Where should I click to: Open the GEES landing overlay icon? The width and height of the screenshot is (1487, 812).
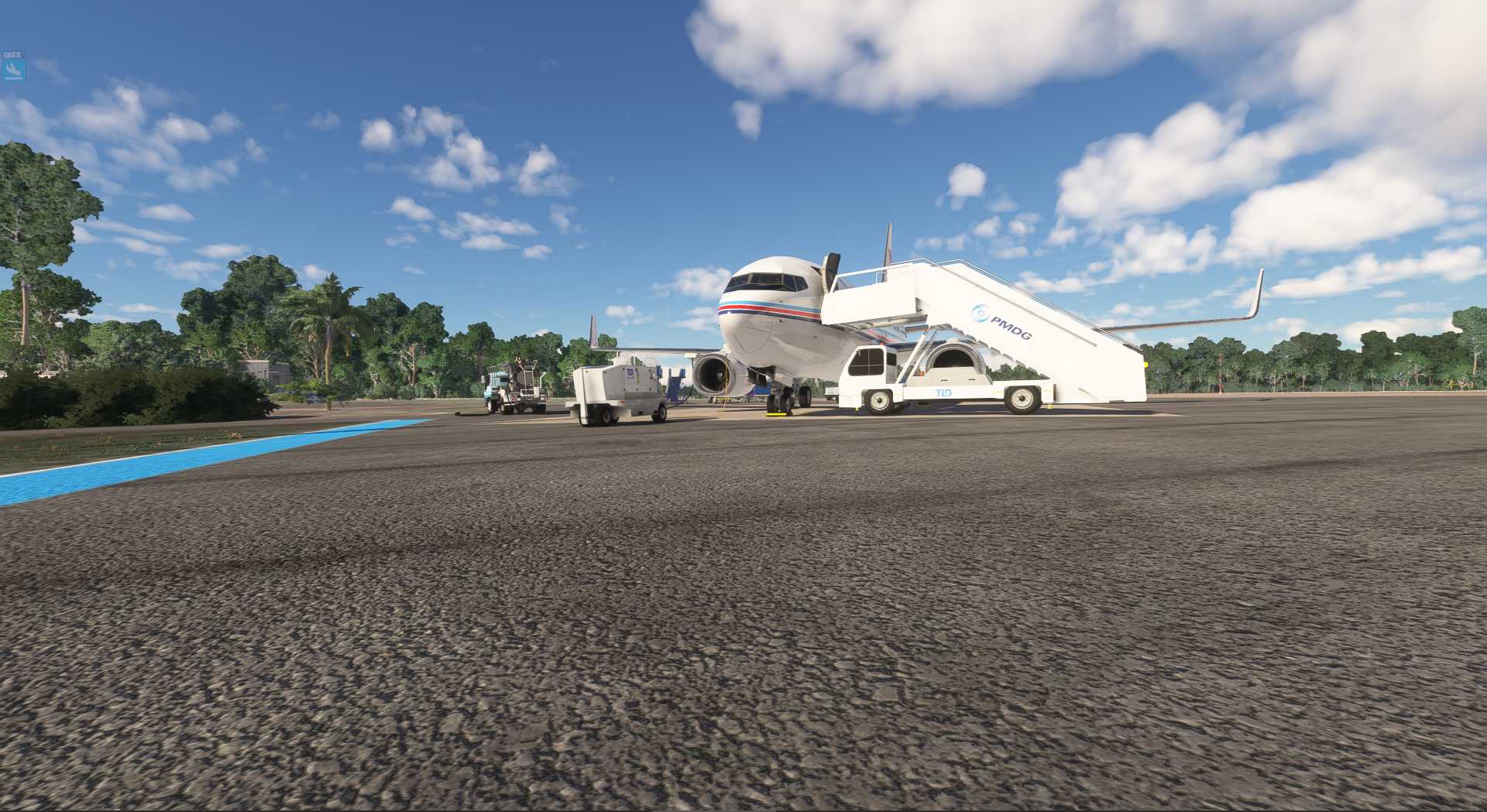(x=13, y=70)
